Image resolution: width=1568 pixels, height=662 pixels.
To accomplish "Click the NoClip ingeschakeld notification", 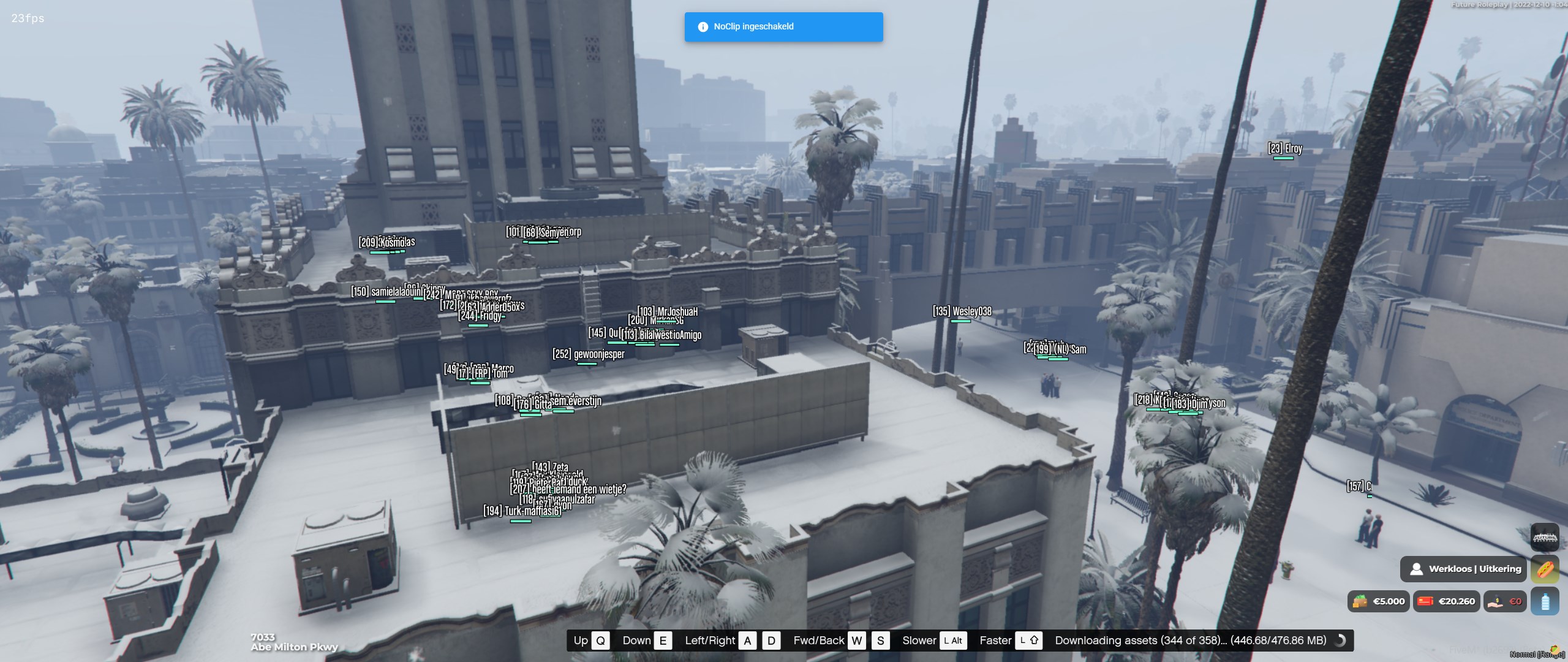I will point(783,27).
